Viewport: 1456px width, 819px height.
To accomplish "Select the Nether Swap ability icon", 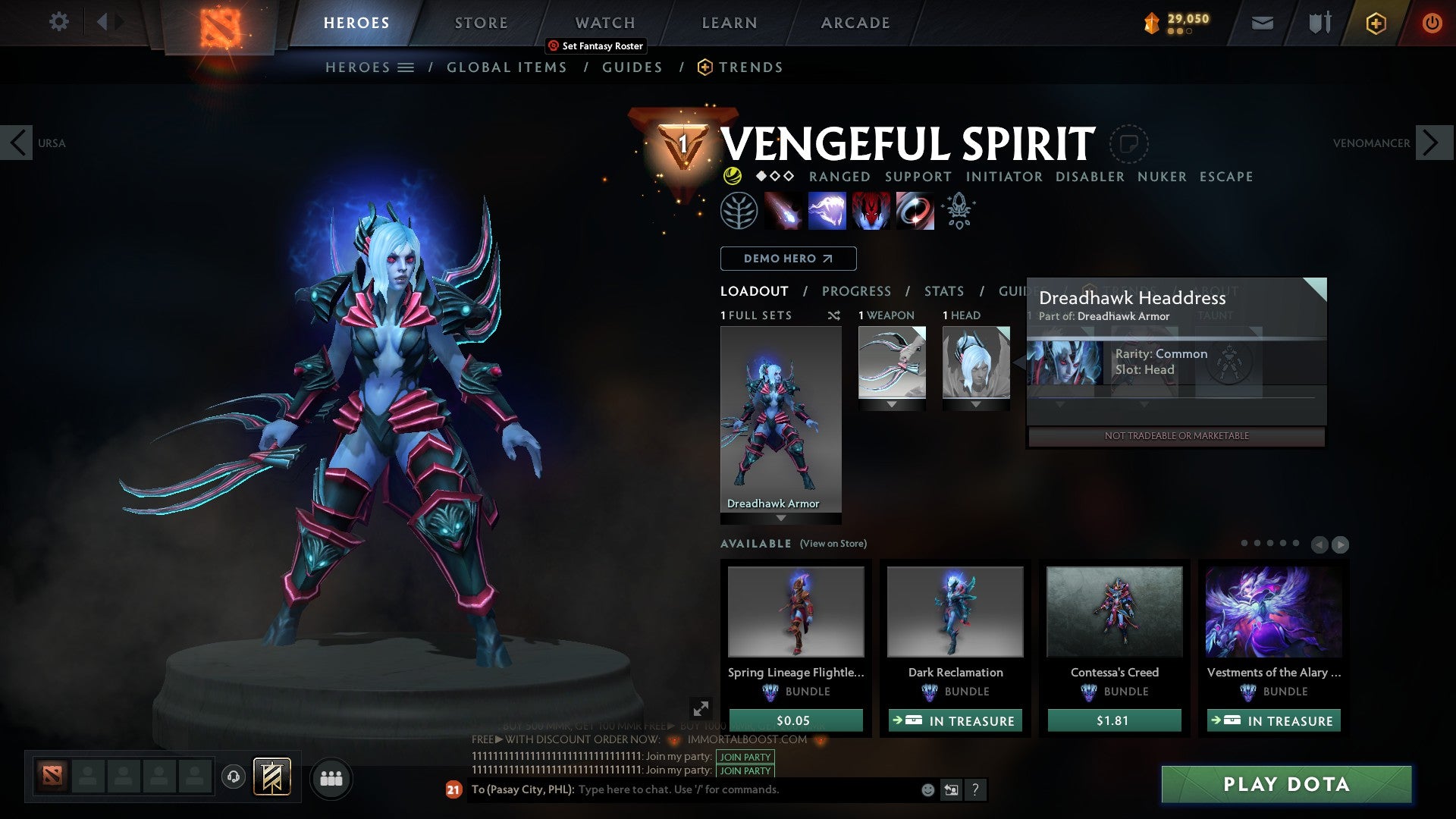I will [914, 210].
